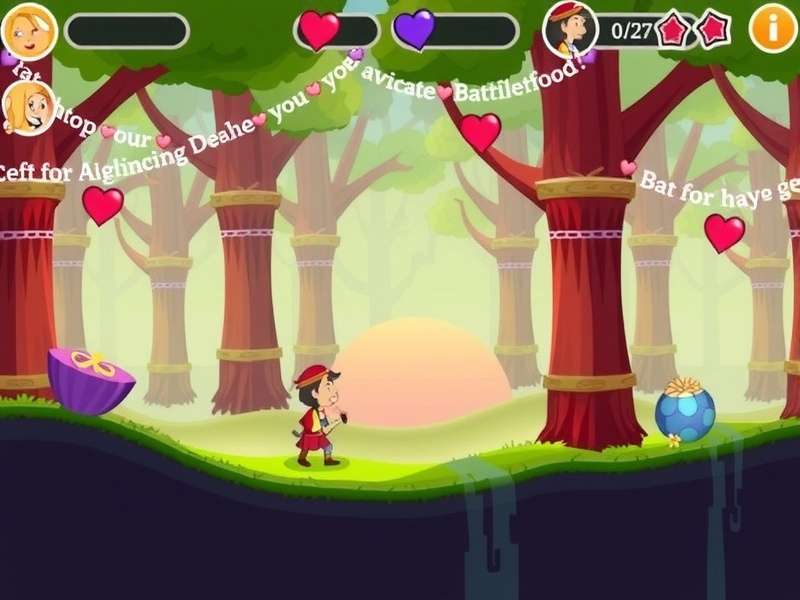Click the winking blonde avatar portrait
This screenshot has height=600, width=800.
click(29, 31)
